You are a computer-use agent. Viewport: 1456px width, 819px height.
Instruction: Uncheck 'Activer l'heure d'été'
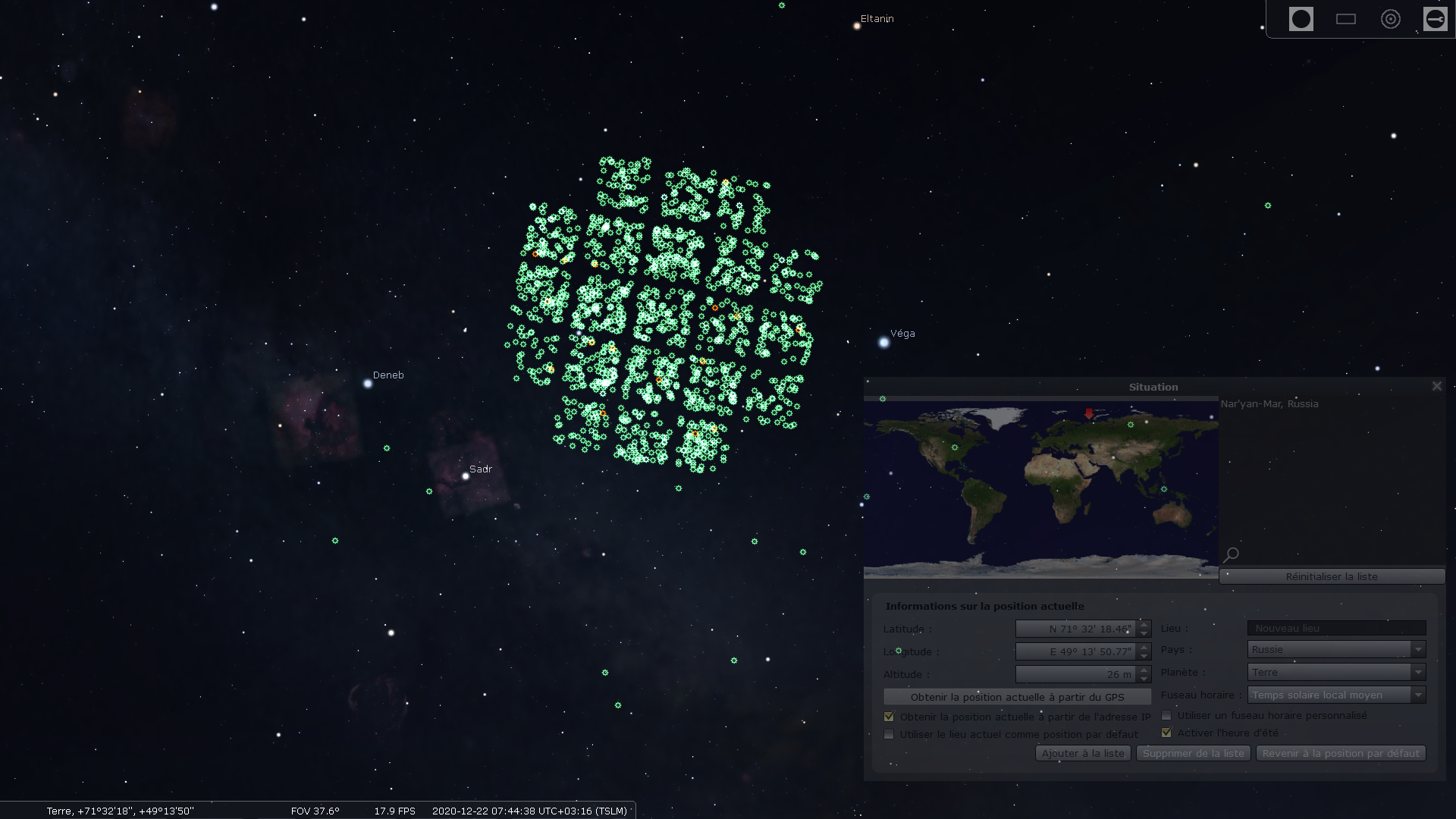(1166, 732)
